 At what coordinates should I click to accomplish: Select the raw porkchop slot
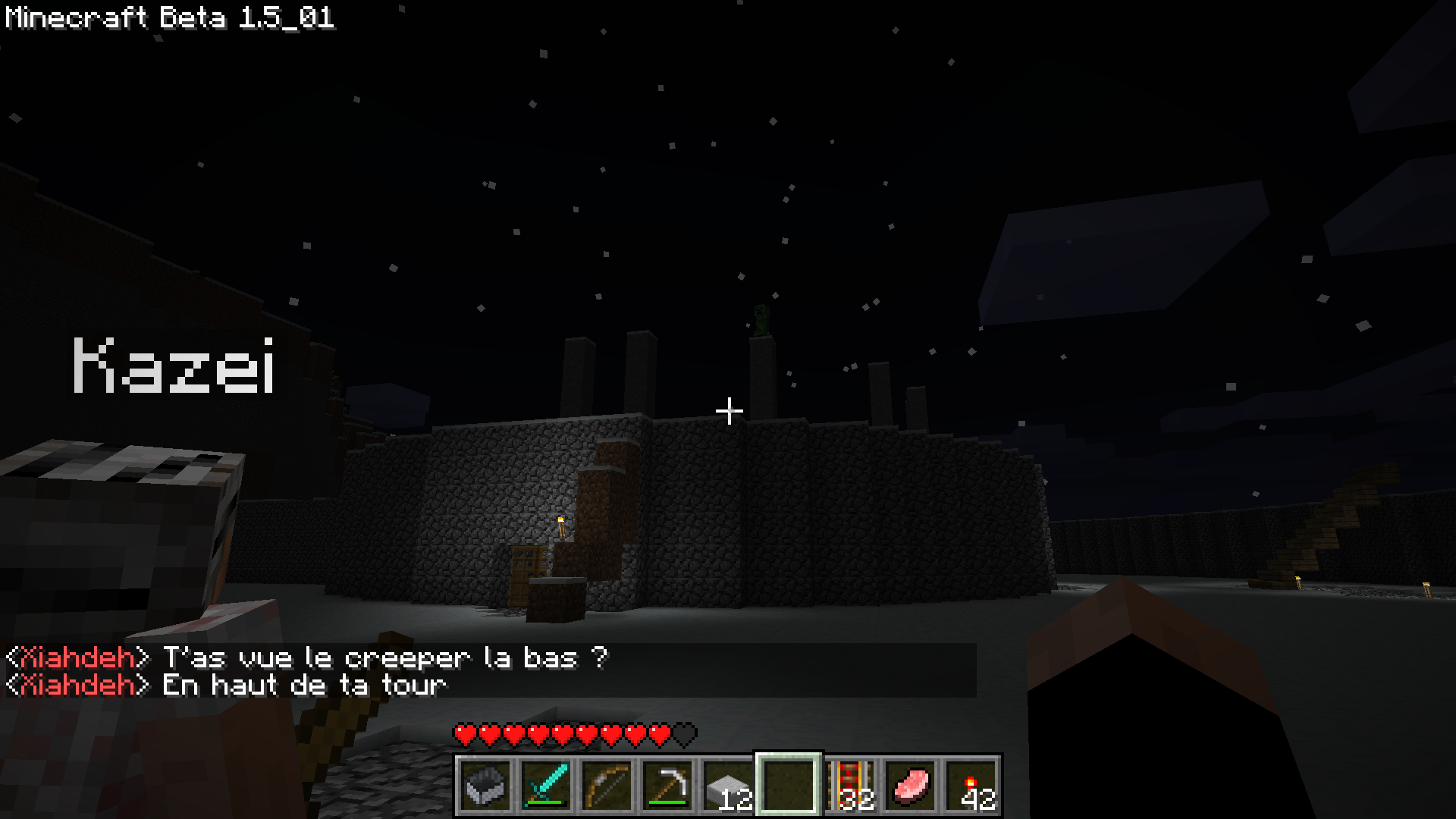point(910,786)
